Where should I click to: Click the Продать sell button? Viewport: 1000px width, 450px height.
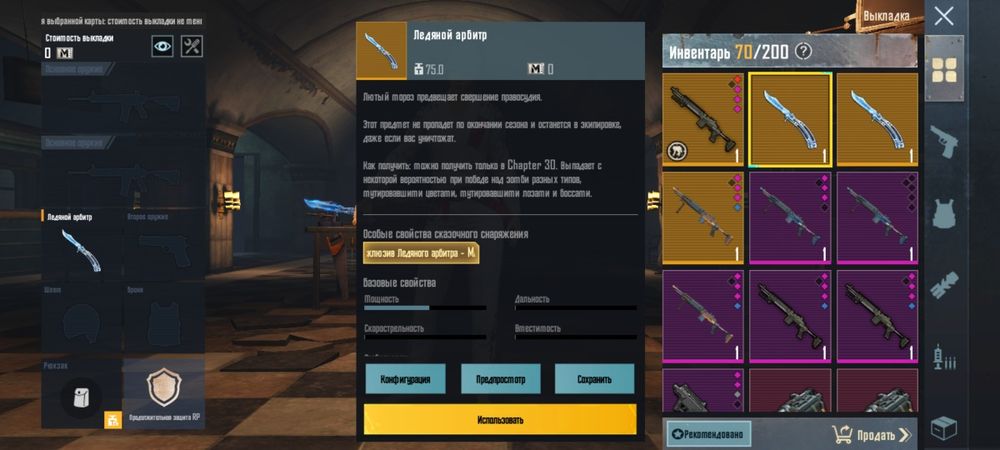click(x=870, y=434)
